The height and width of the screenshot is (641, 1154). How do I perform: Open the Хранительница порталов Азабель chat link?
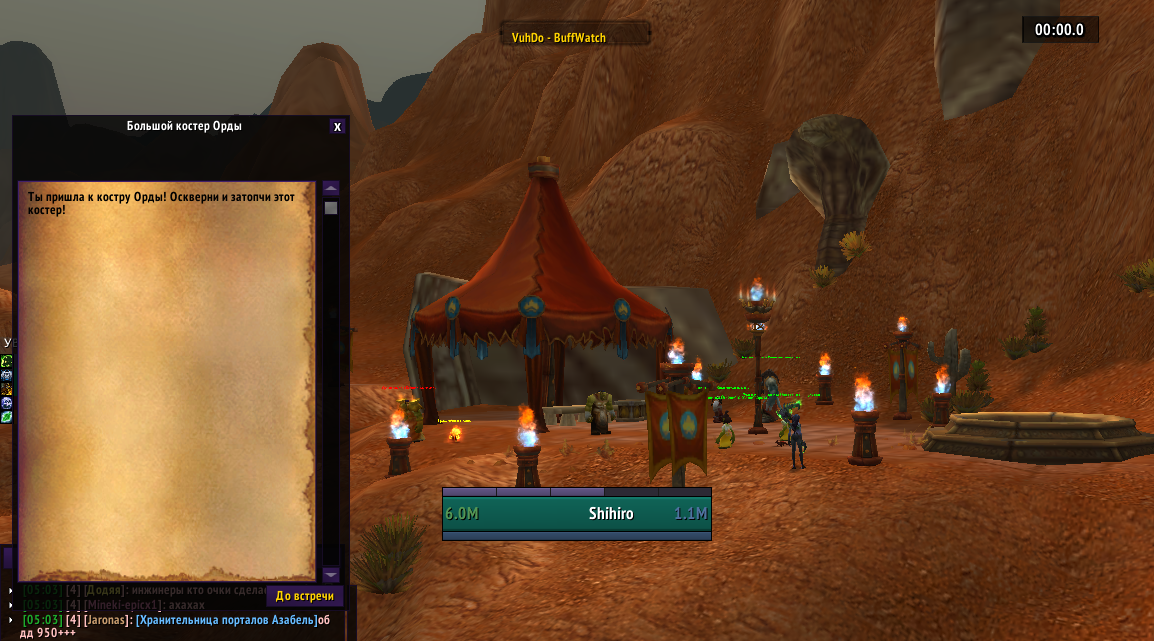(x=226, y=620)
